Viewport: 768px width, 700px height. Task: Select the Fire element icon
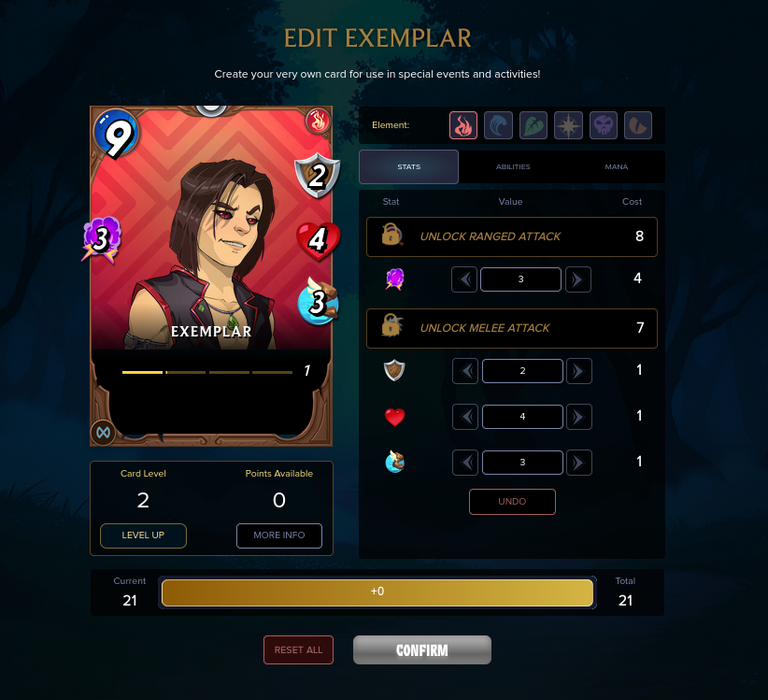[x=463, y=125]
